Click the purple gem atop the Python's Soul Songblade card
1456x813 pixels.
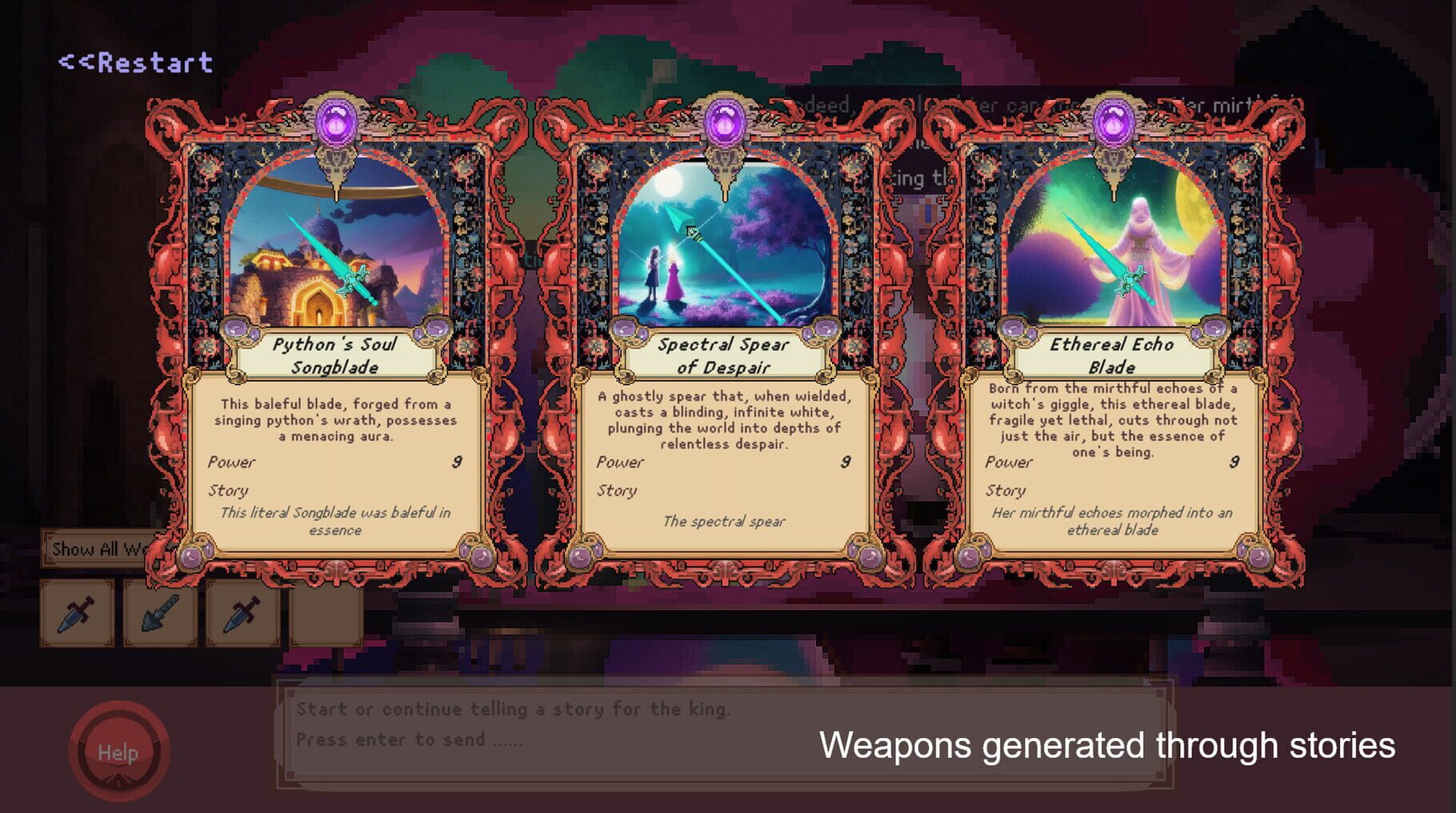336,120
